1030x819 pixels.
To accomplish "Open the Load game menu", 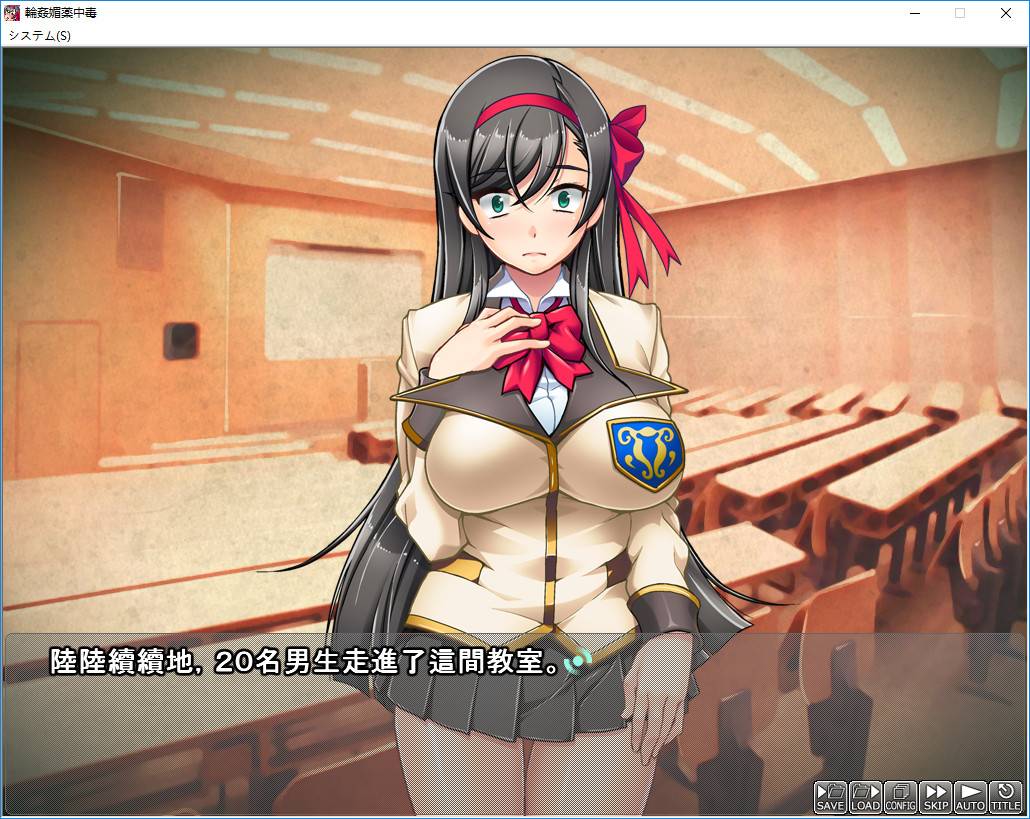I will pyautogui.click(x=865, y=796).
